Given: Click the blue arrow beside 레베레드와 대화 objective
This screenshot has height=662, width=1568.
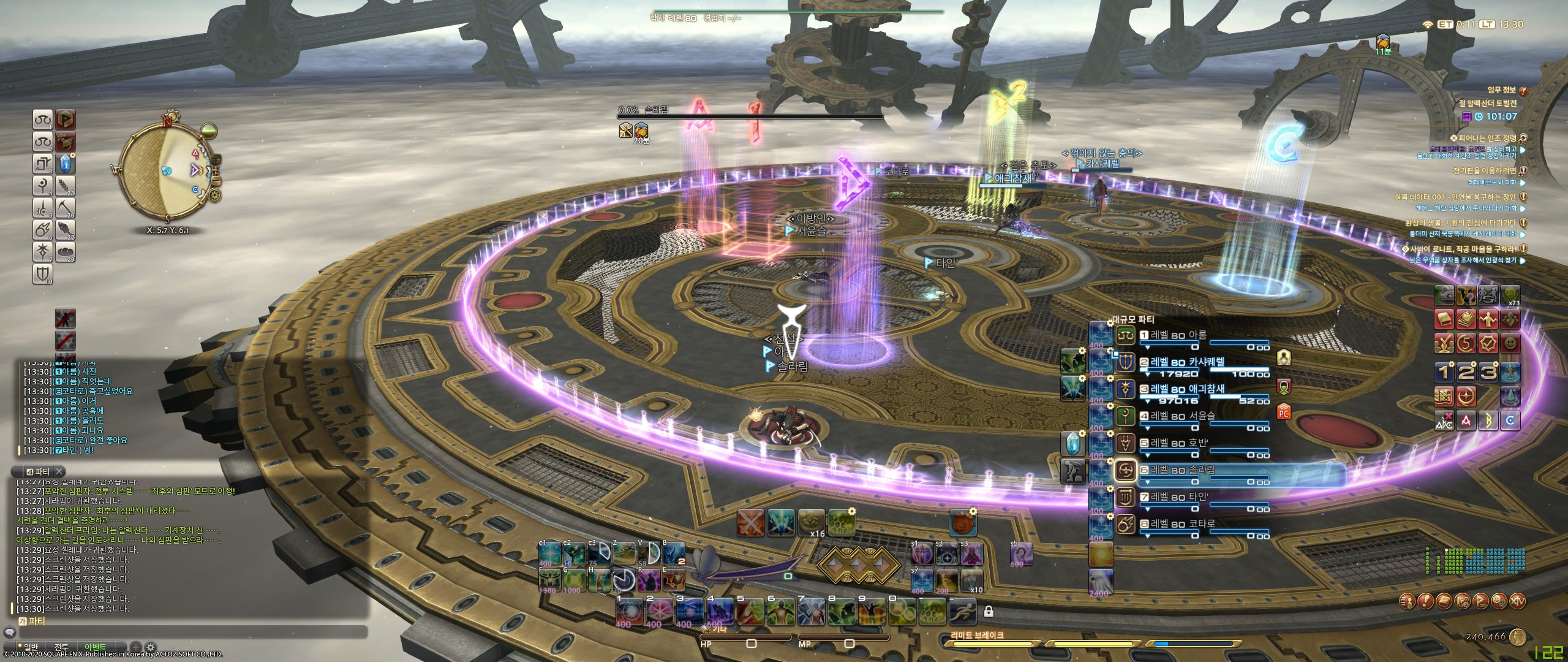Looking at the screenshot, I should point(1523,183).
